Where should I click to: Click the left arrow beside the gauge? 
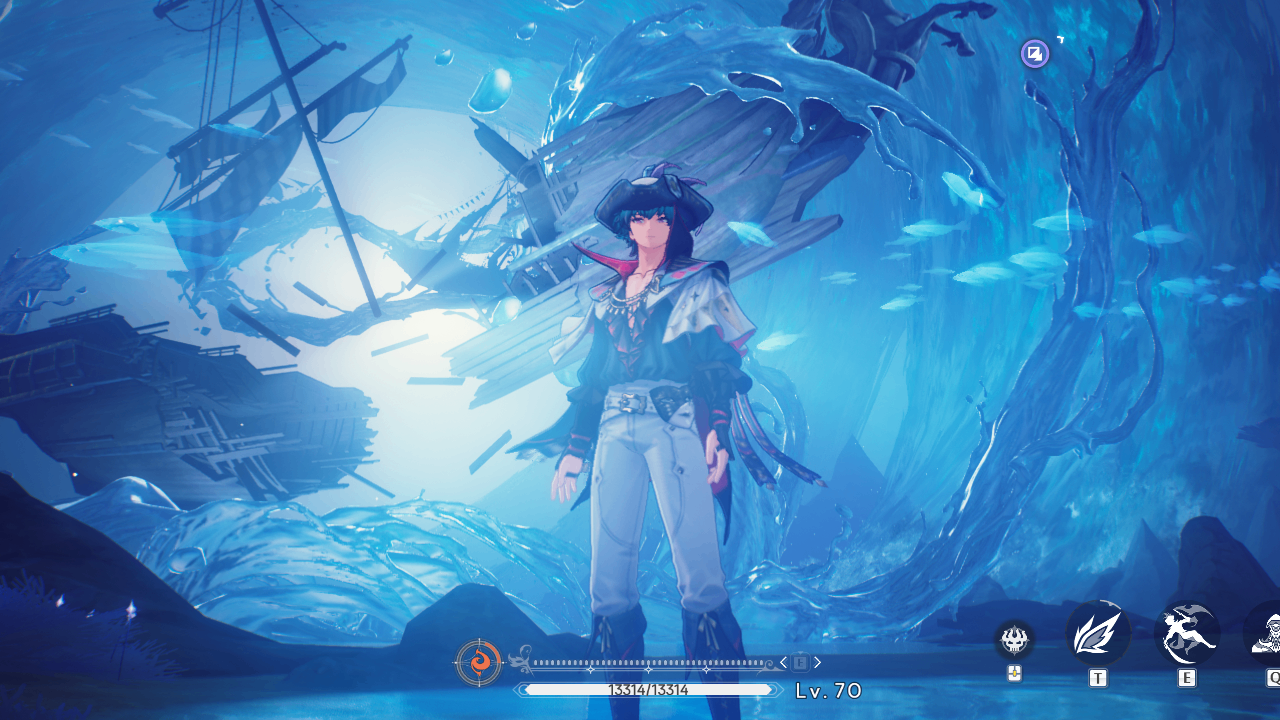[x=783, y=662]
